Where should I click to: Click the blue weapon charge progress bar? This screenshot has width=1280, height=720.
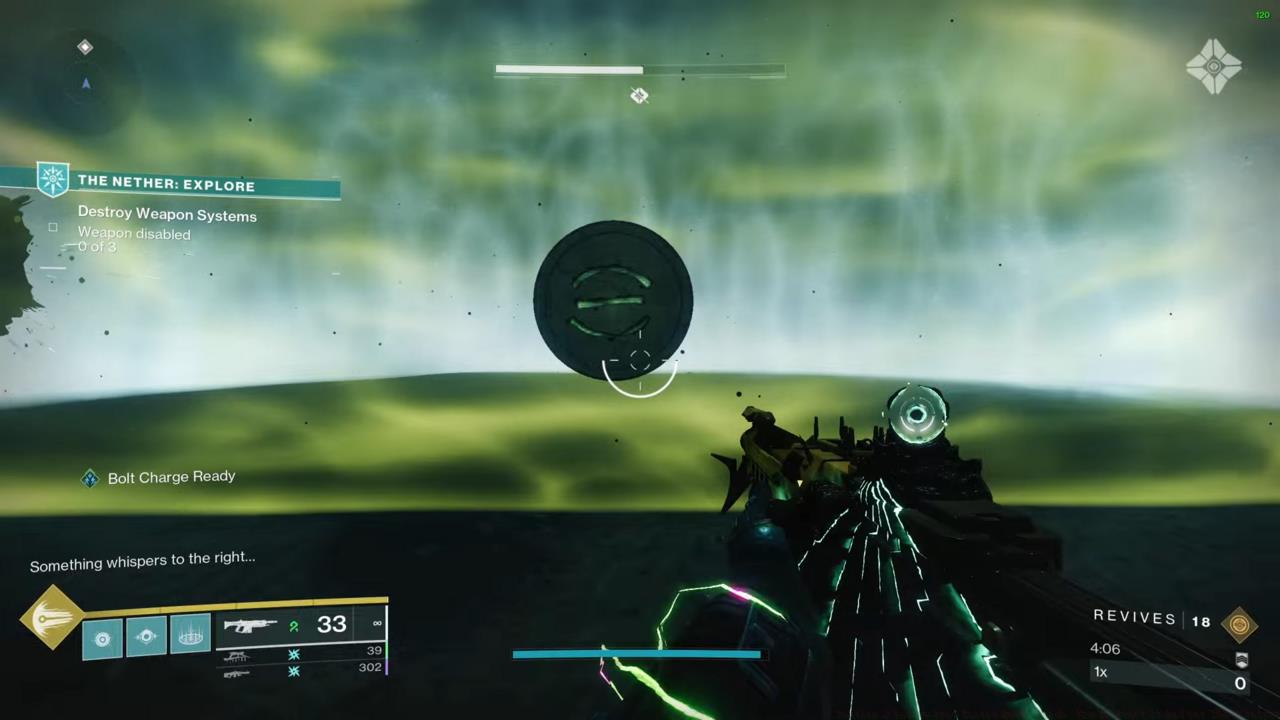coord(637,654)
